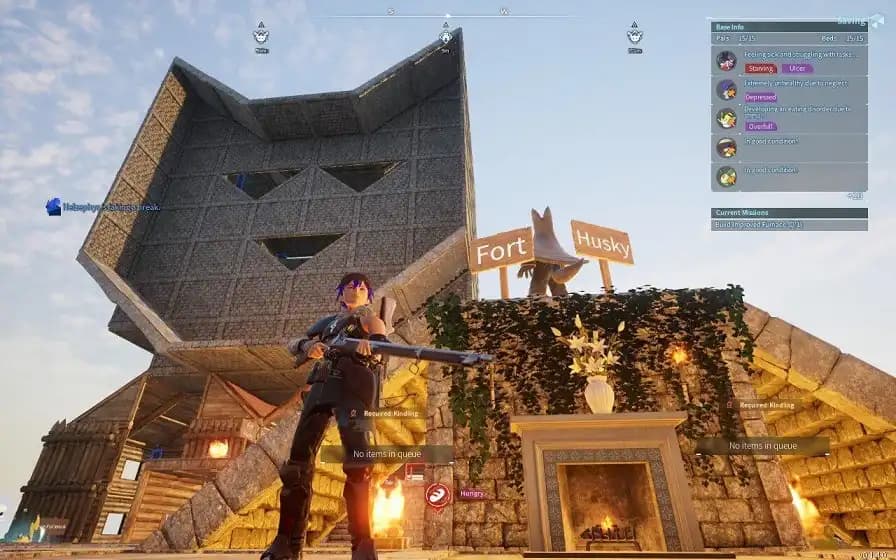Viewport: 896px width, 560px height.
Task: Select the Build Improved Furnace mission
Action: [x=762, y=225]
